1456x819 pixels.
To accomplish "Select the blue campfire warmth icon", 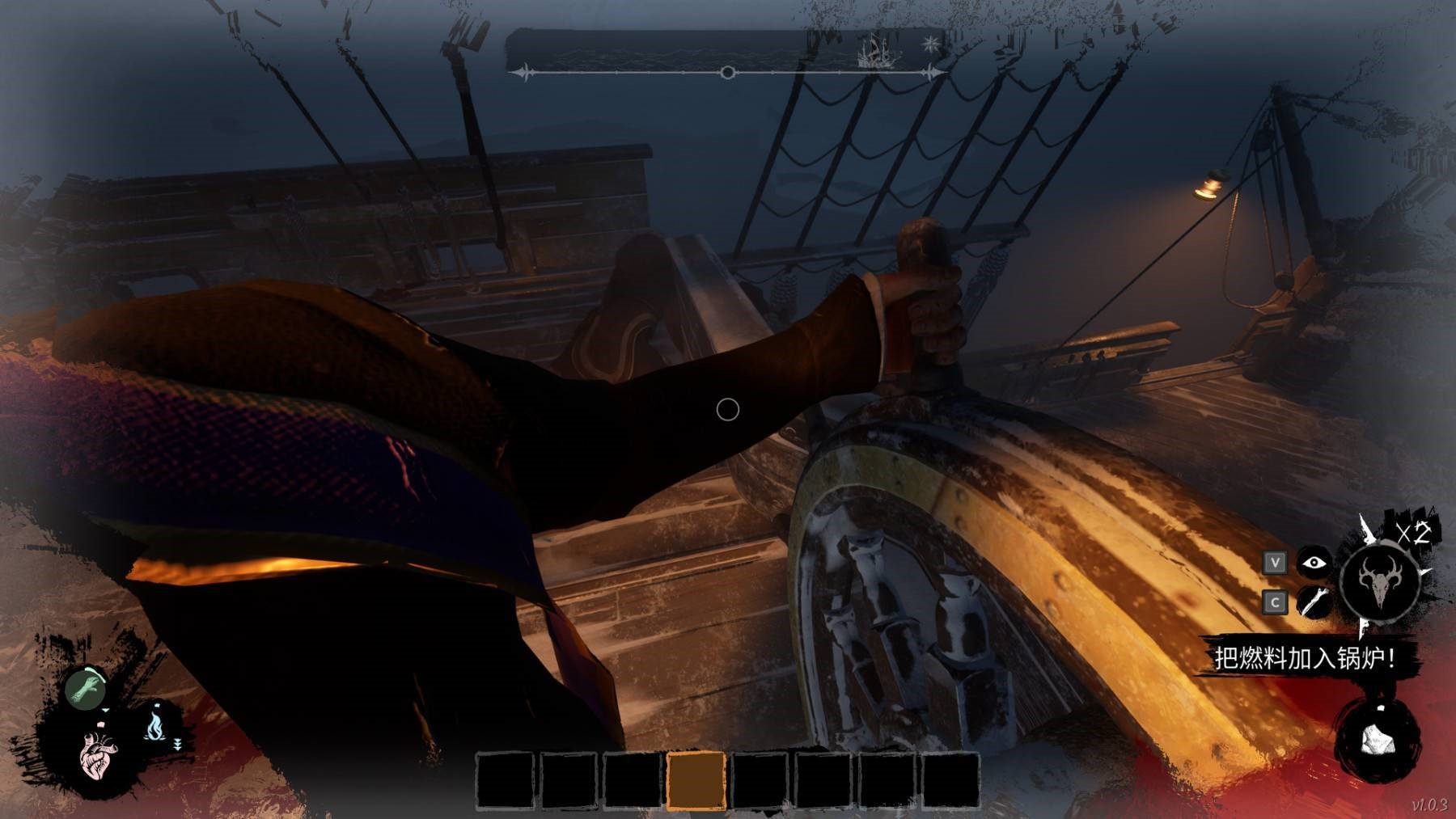I will click(154, 725).
